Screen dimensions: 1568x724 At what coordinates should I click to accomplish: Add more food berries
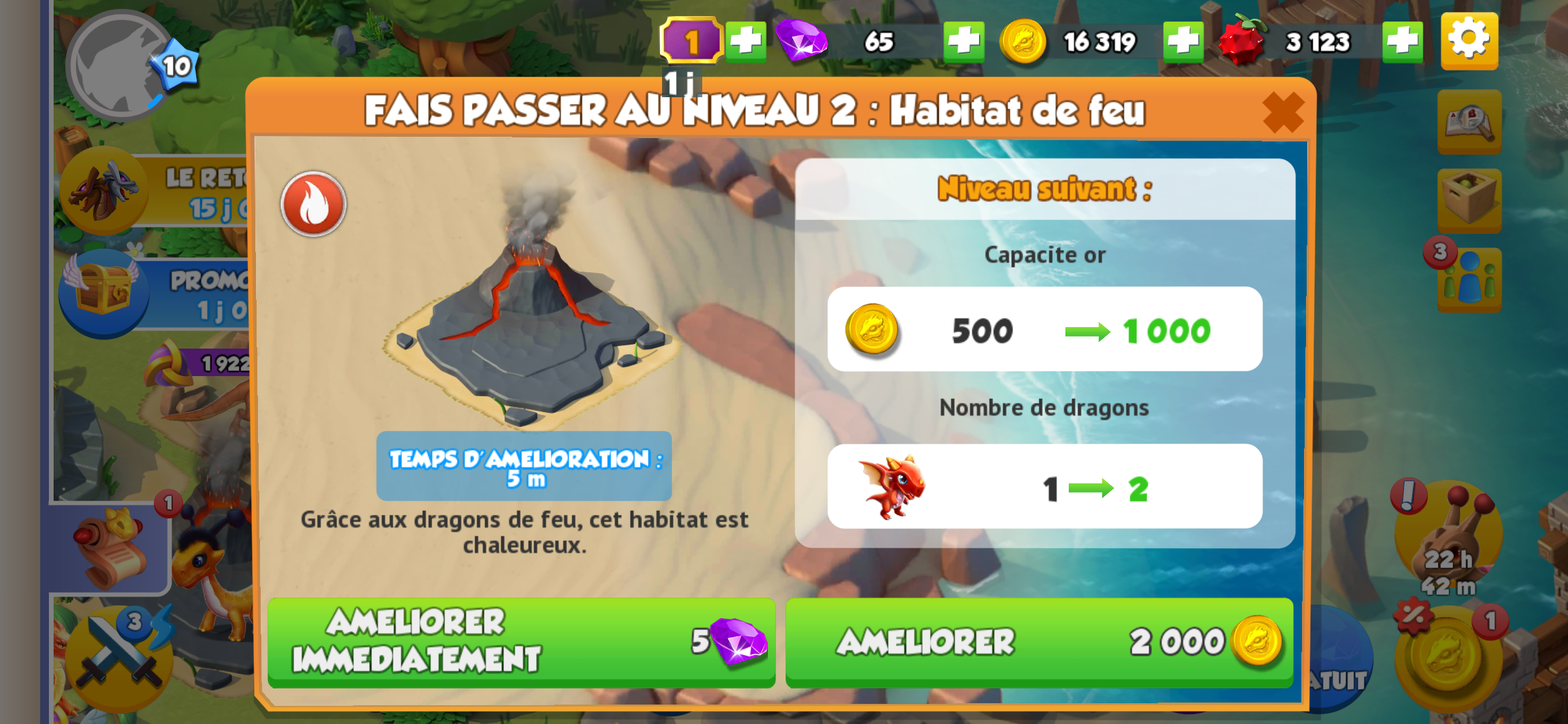click(1402, 42)
